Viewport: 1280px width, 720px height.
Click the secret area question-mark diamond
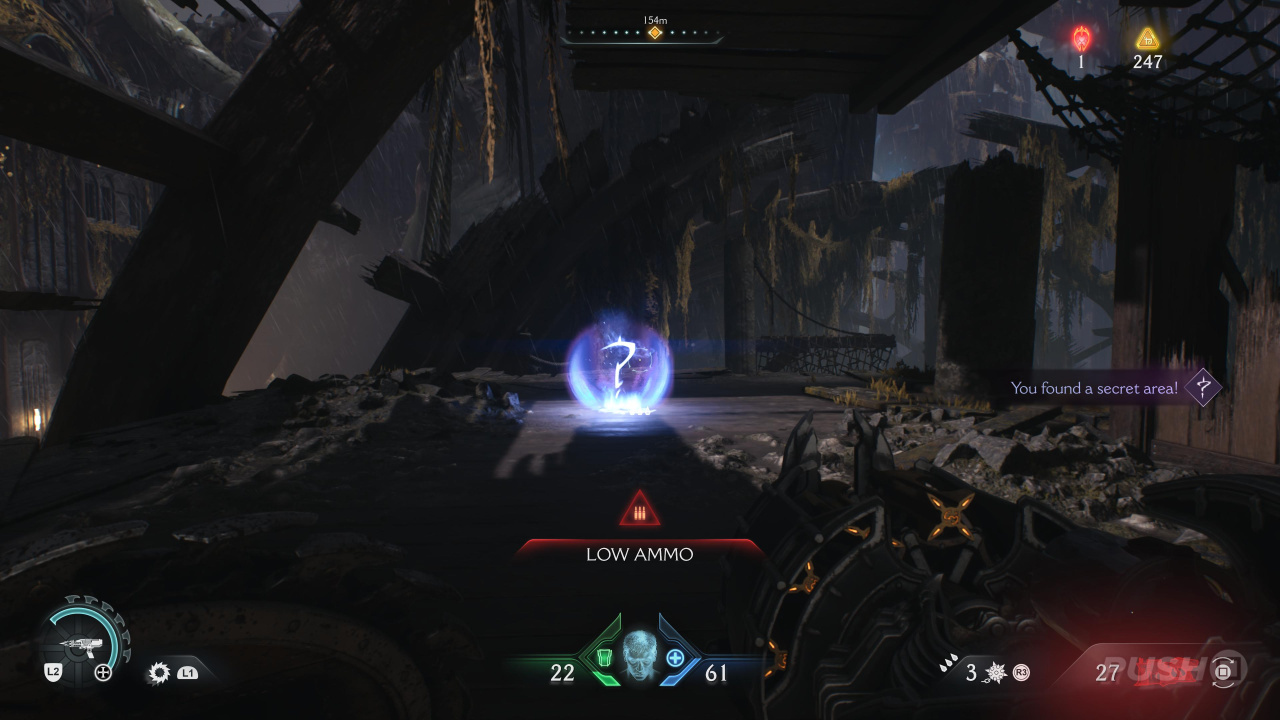point(1203,387)
